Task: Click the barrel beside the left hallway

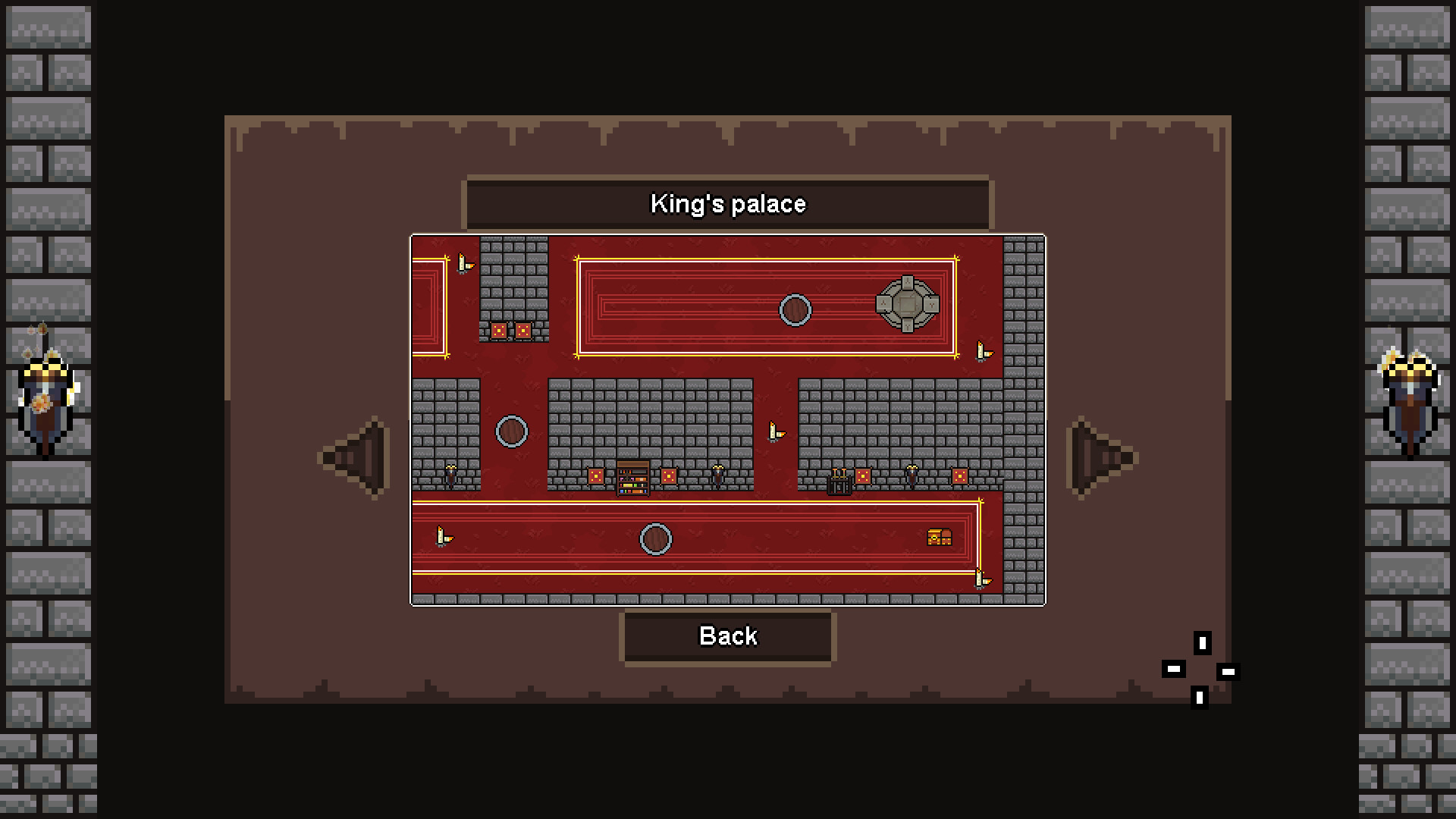Action: pos(513,431)
